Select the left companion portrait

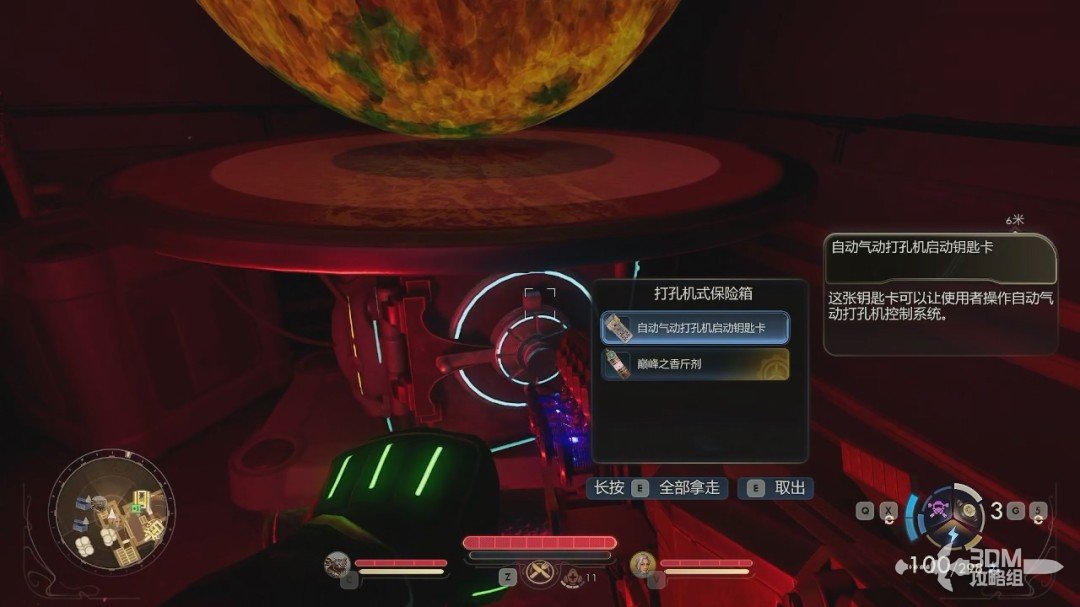(x=337, y=564)
